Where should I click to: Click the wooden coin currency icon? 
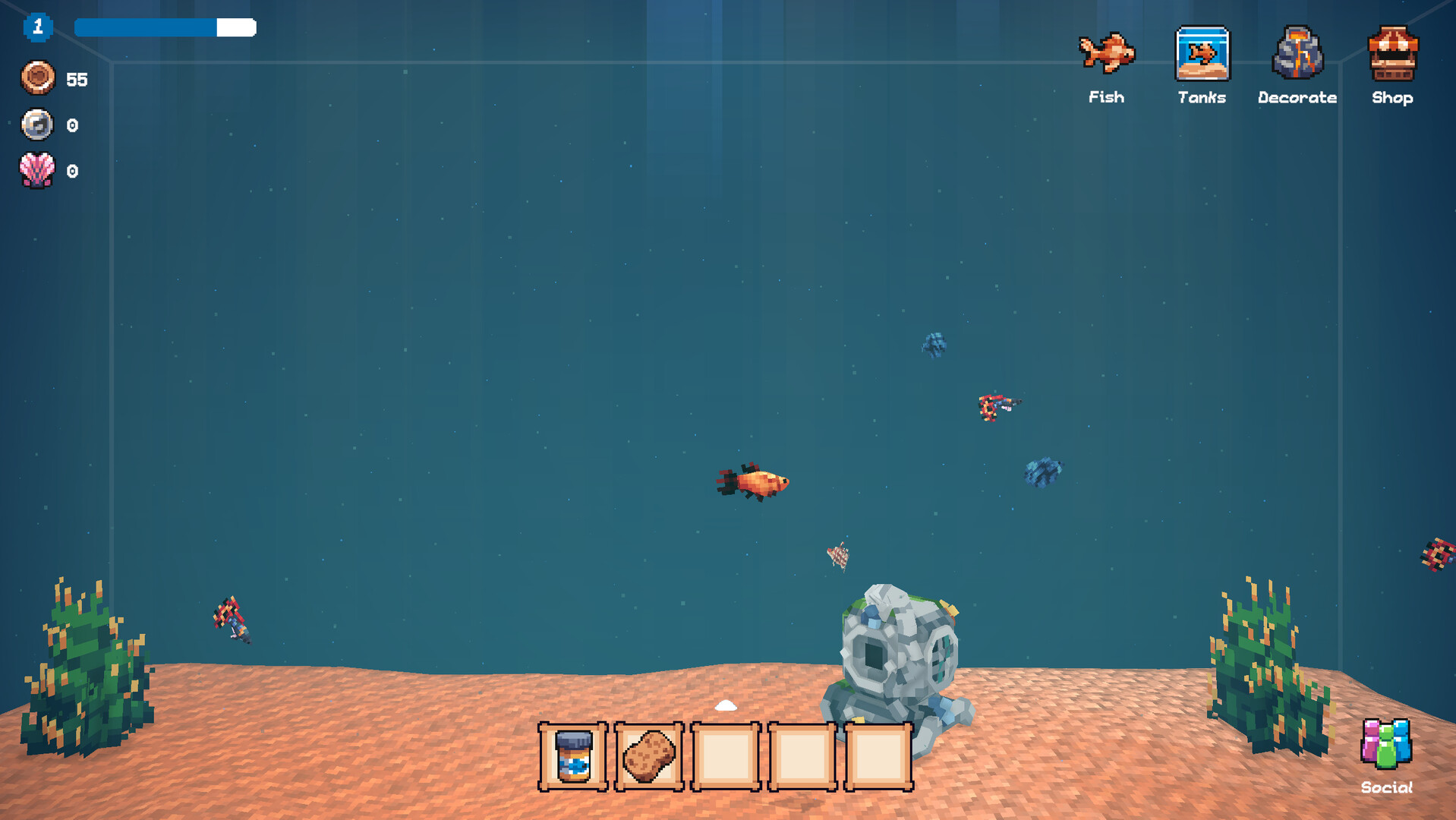coord(36,78)
